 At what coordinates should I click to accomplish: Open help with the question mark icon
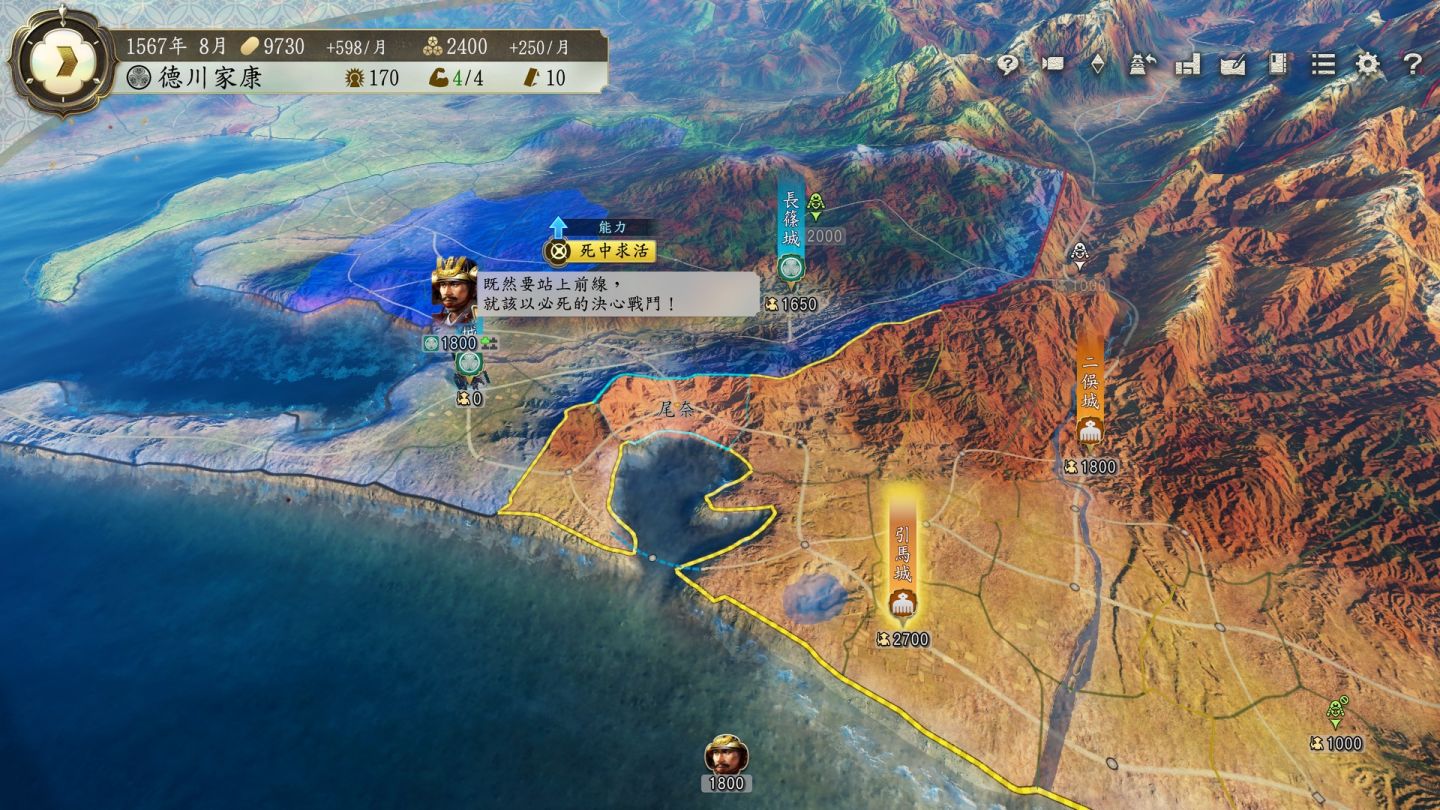(x=1412, y=64)
